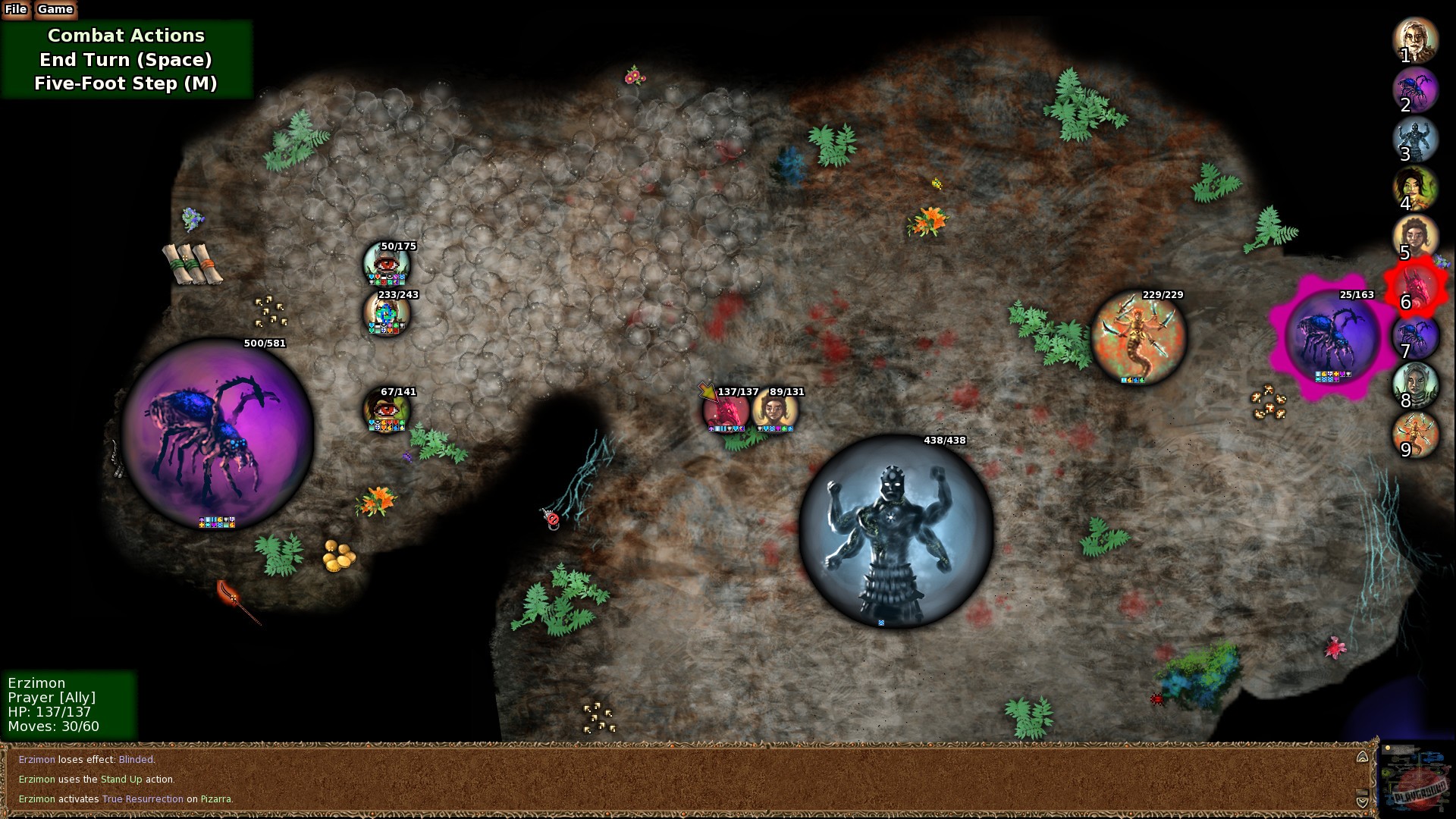The height and width of the screenshot is (819, 1456).
Task: Select the spider portrait in slot 2
Action: click(x=1415, y=92)
